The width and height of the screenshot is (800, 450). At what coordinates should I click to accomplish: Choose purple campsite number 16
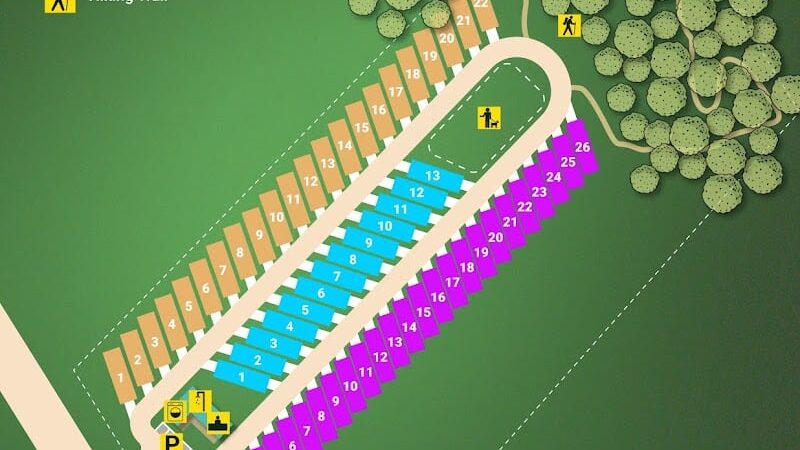(x=438, y=297)
